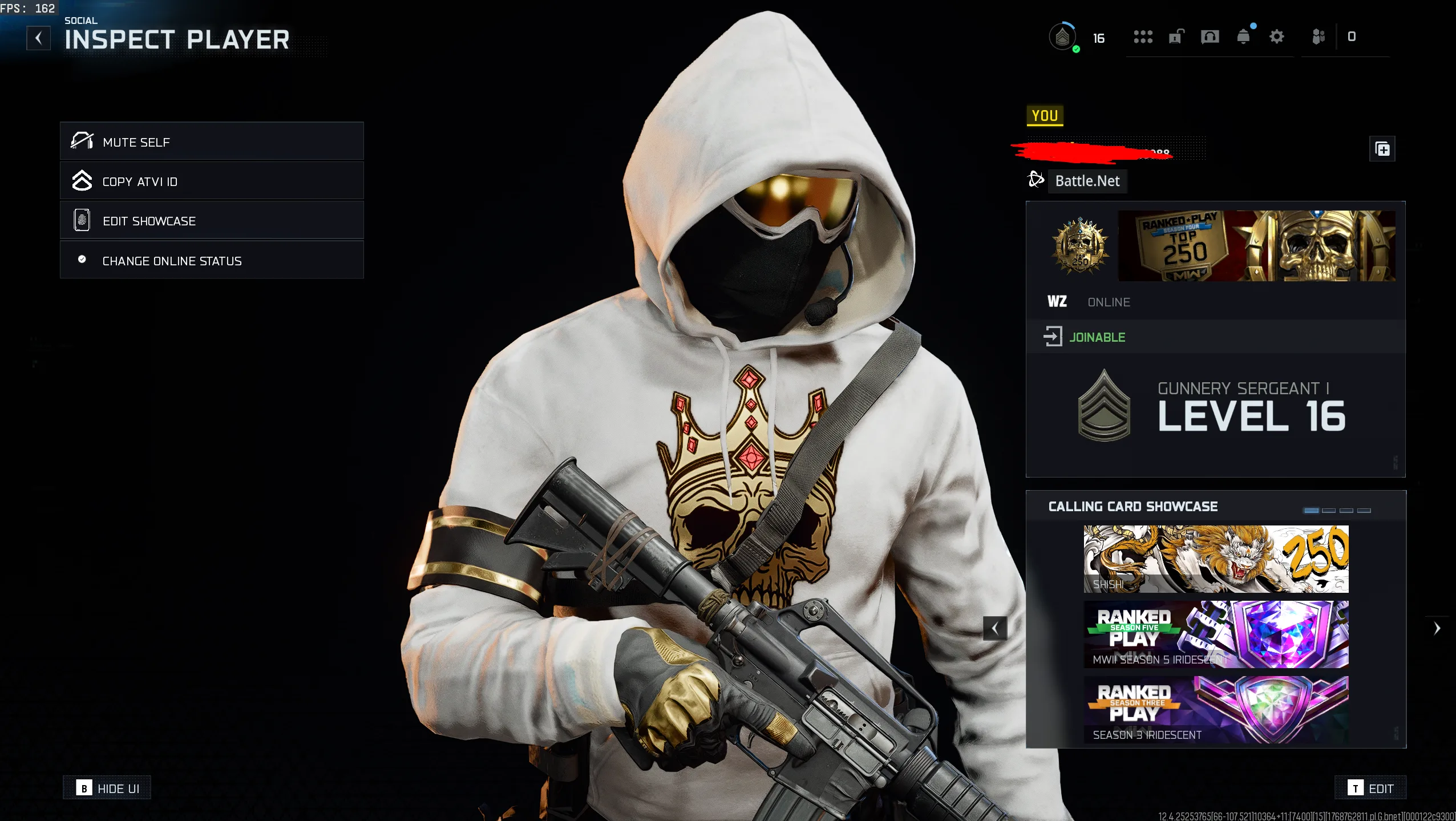Screen dimensions: 1456x821
Task: Select Season 3 Iridescent calling card
Action: [x=1216, y=709]
